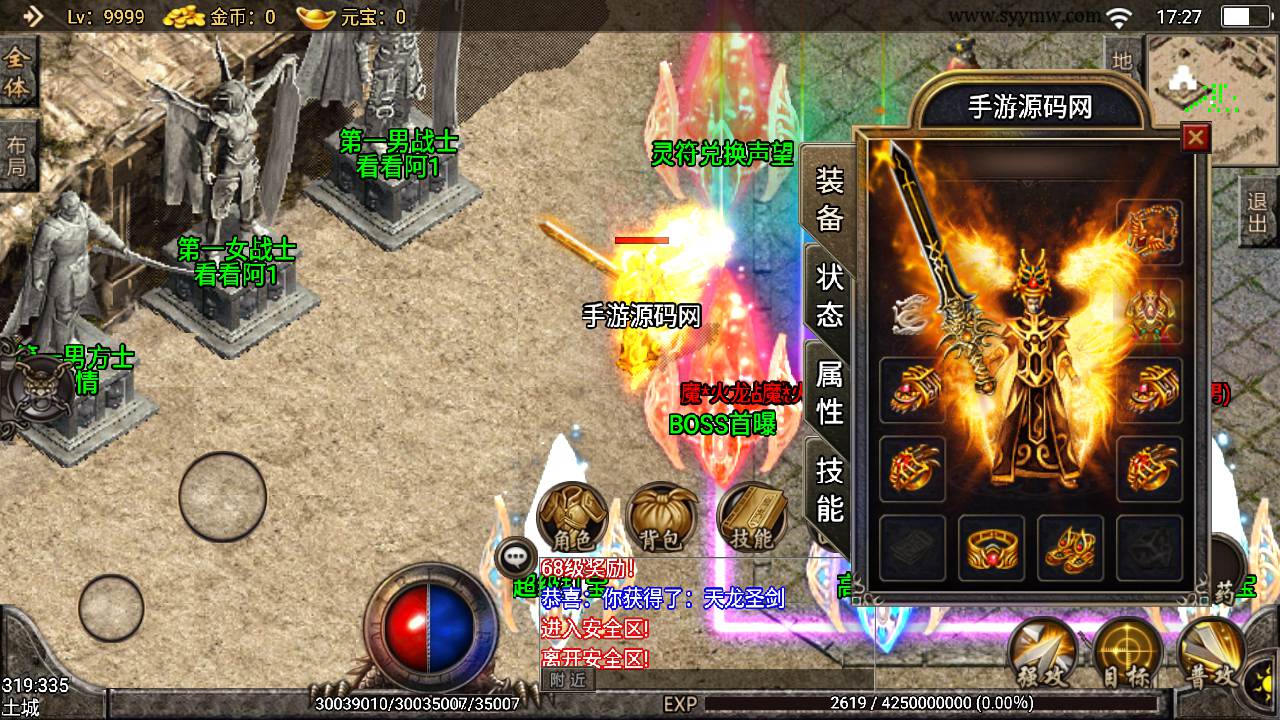Toggle the 全体 button
1280x720 pixels.
[x=17, y=70]
